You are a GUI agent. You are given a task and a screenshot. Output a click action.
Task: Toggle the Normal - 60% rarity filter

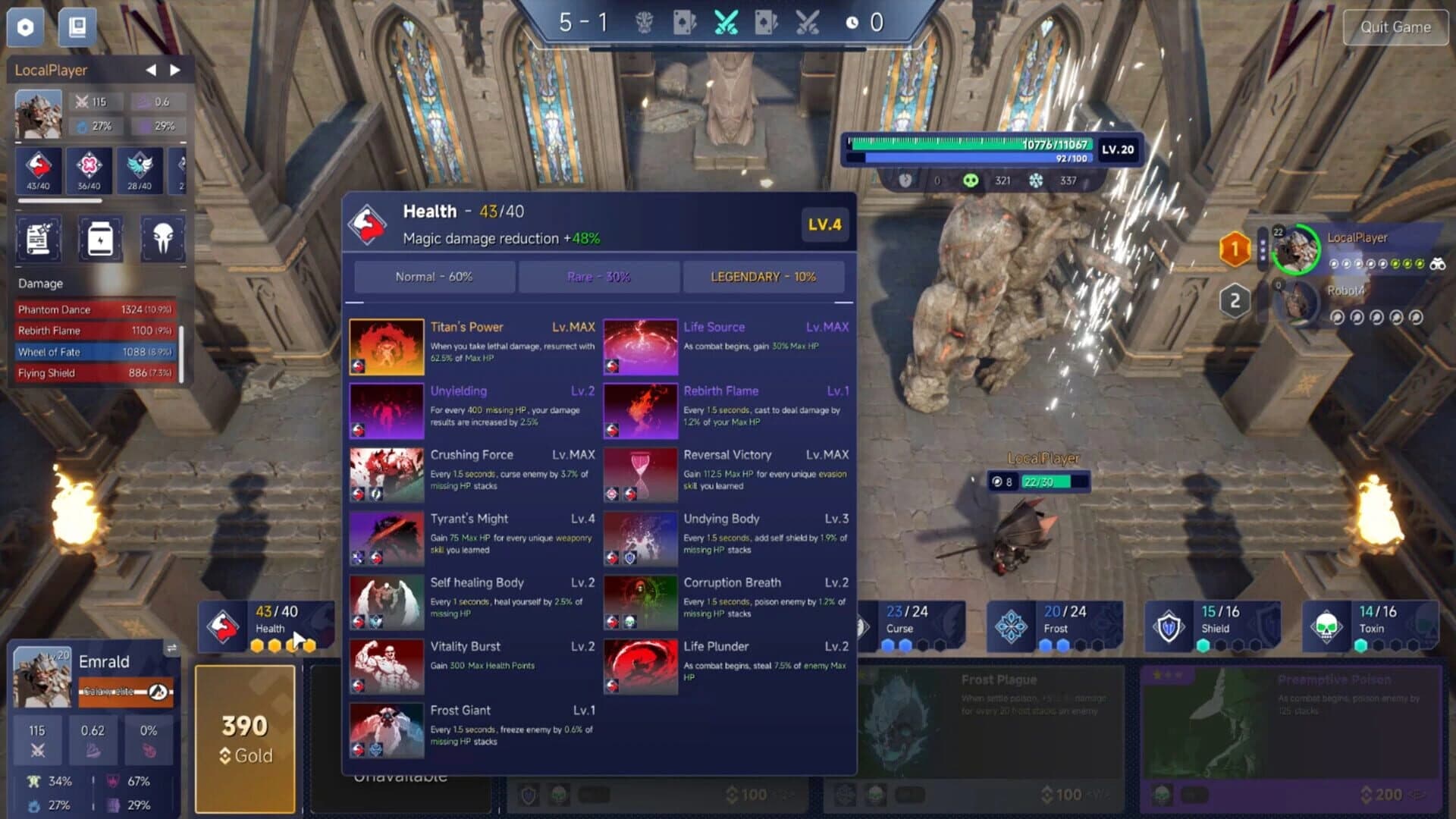pyautogui.click(x=434, y=276)
